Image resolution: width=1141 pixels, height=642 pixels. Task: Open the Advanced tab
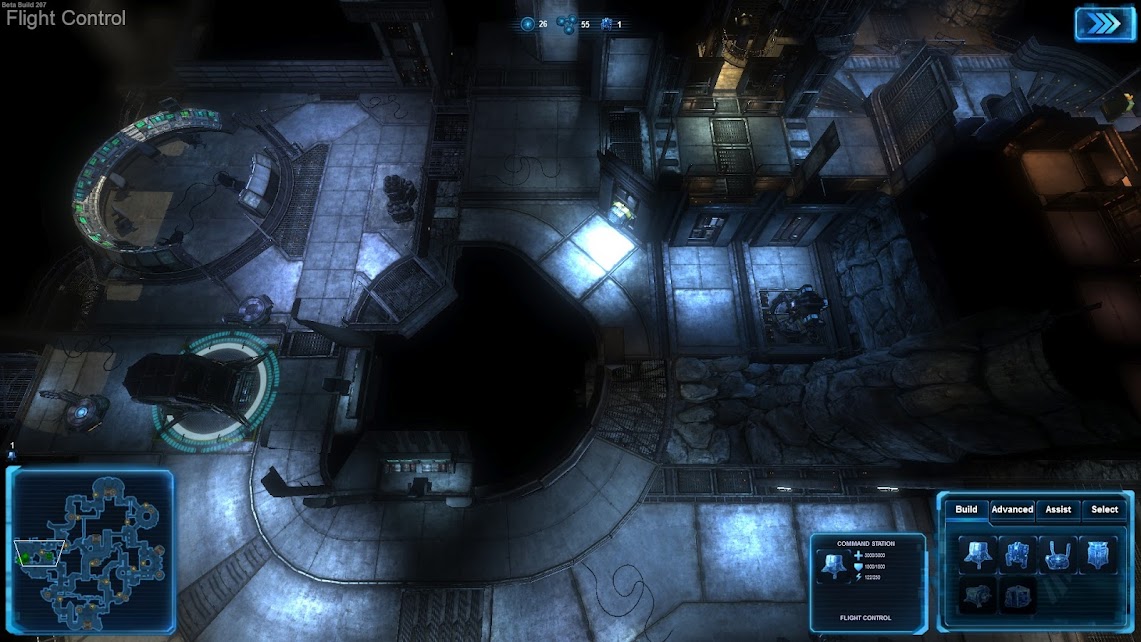(1012, 510)
